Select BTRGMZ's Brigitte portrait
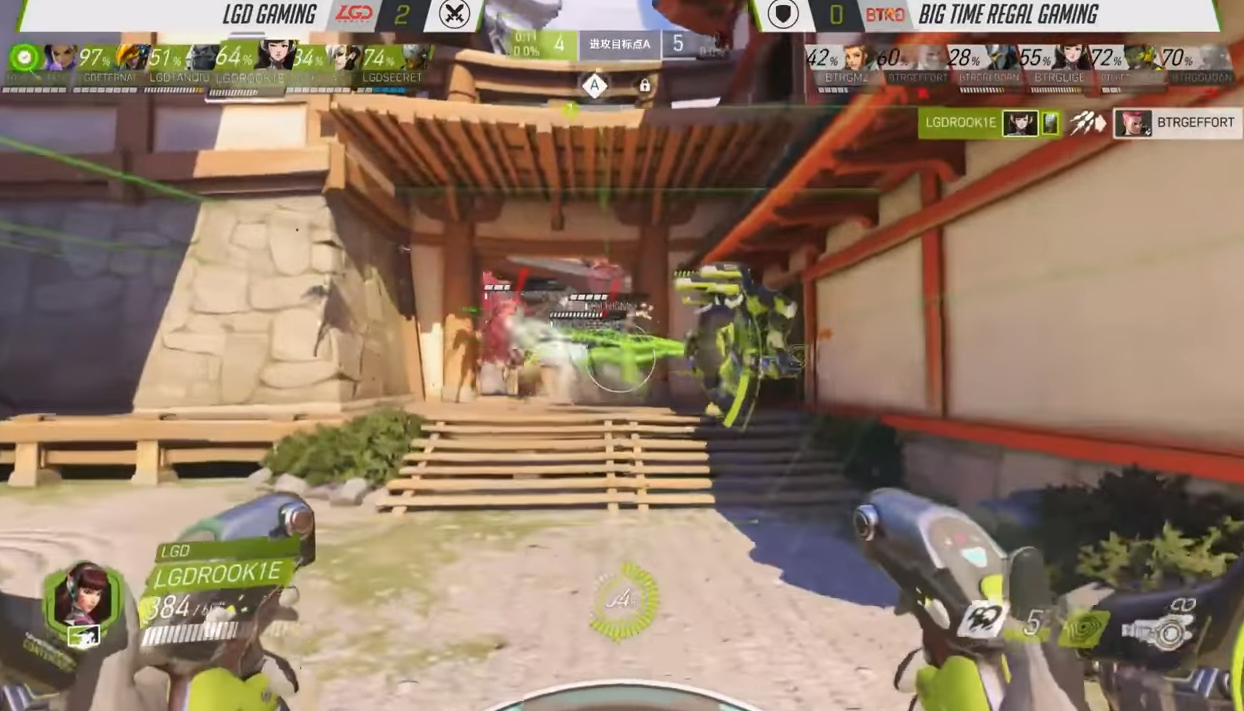 click(856, 58)
